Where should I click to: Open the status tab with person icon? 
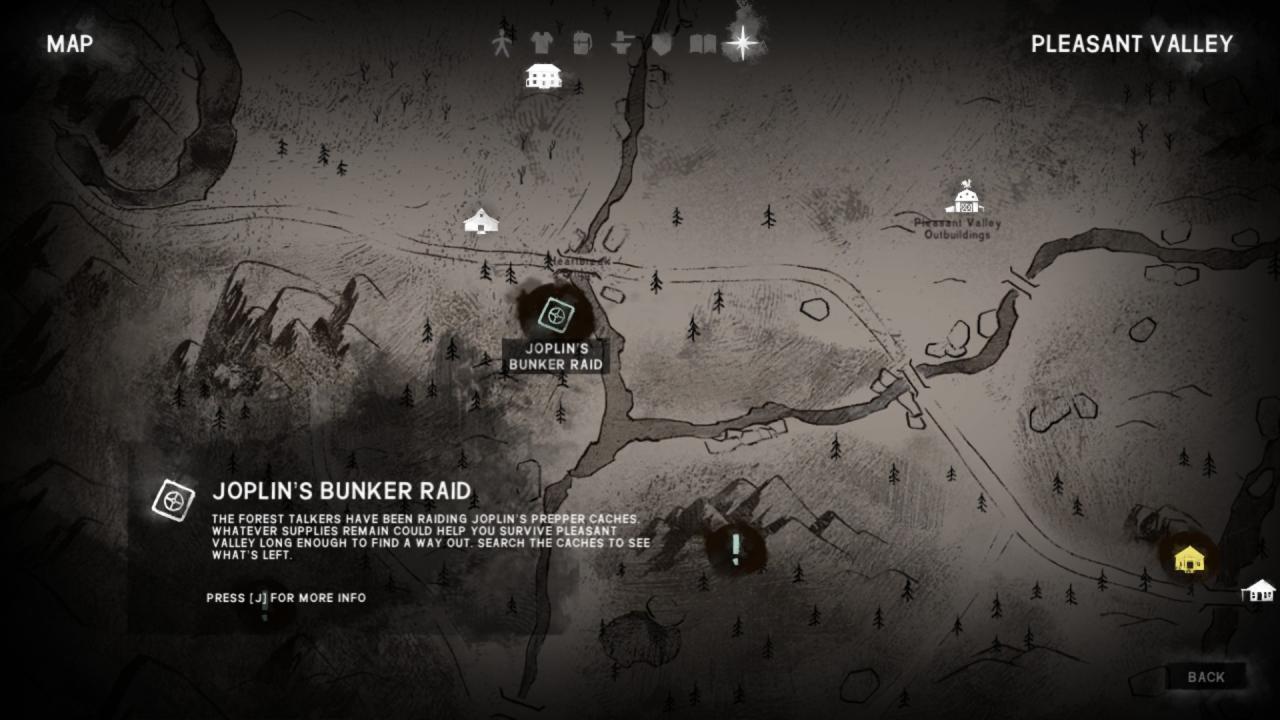[x=502, y=43]
